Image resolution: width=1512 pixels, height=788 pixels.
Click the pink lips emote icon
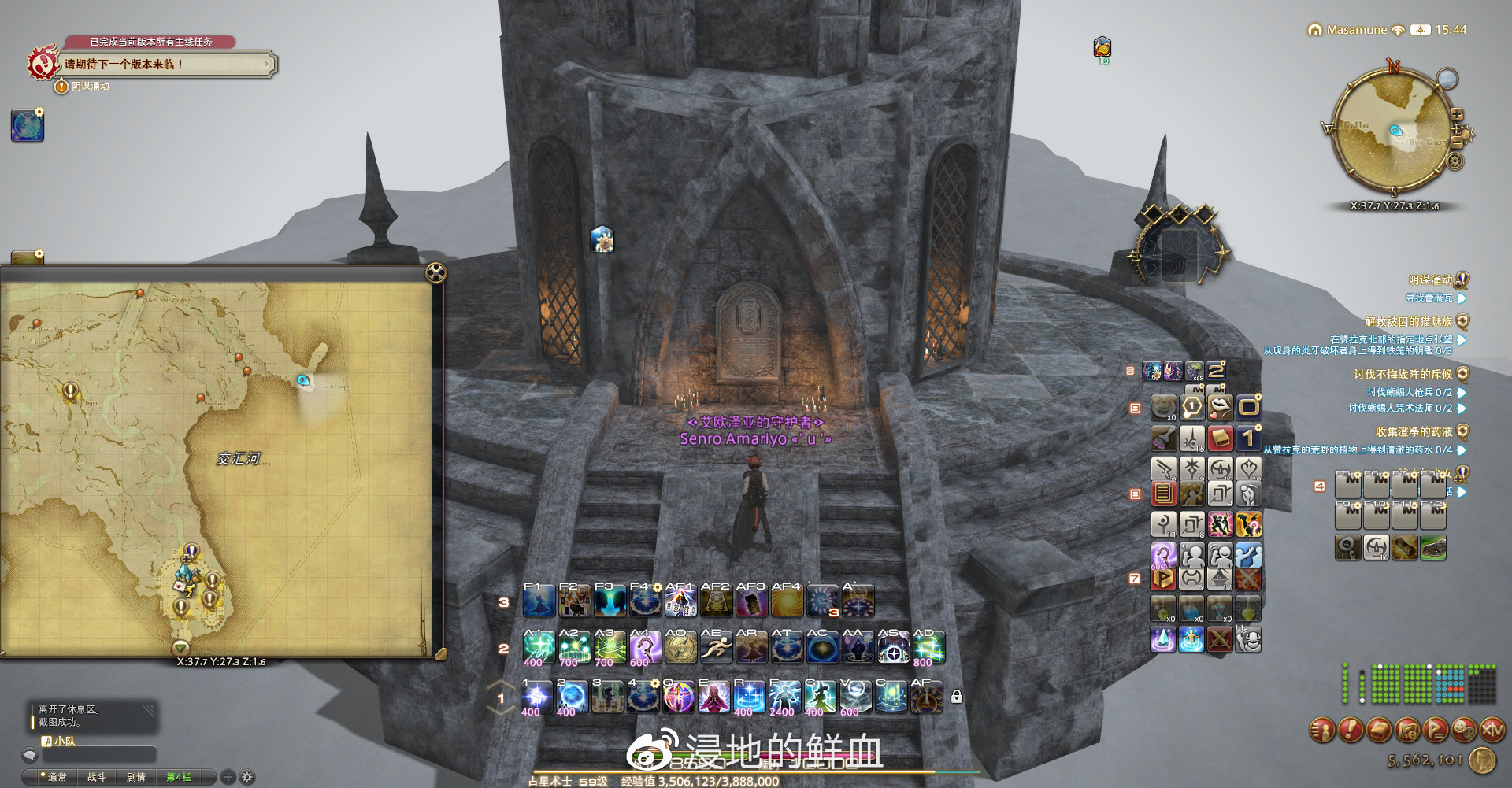click(x=1219, y=407)
